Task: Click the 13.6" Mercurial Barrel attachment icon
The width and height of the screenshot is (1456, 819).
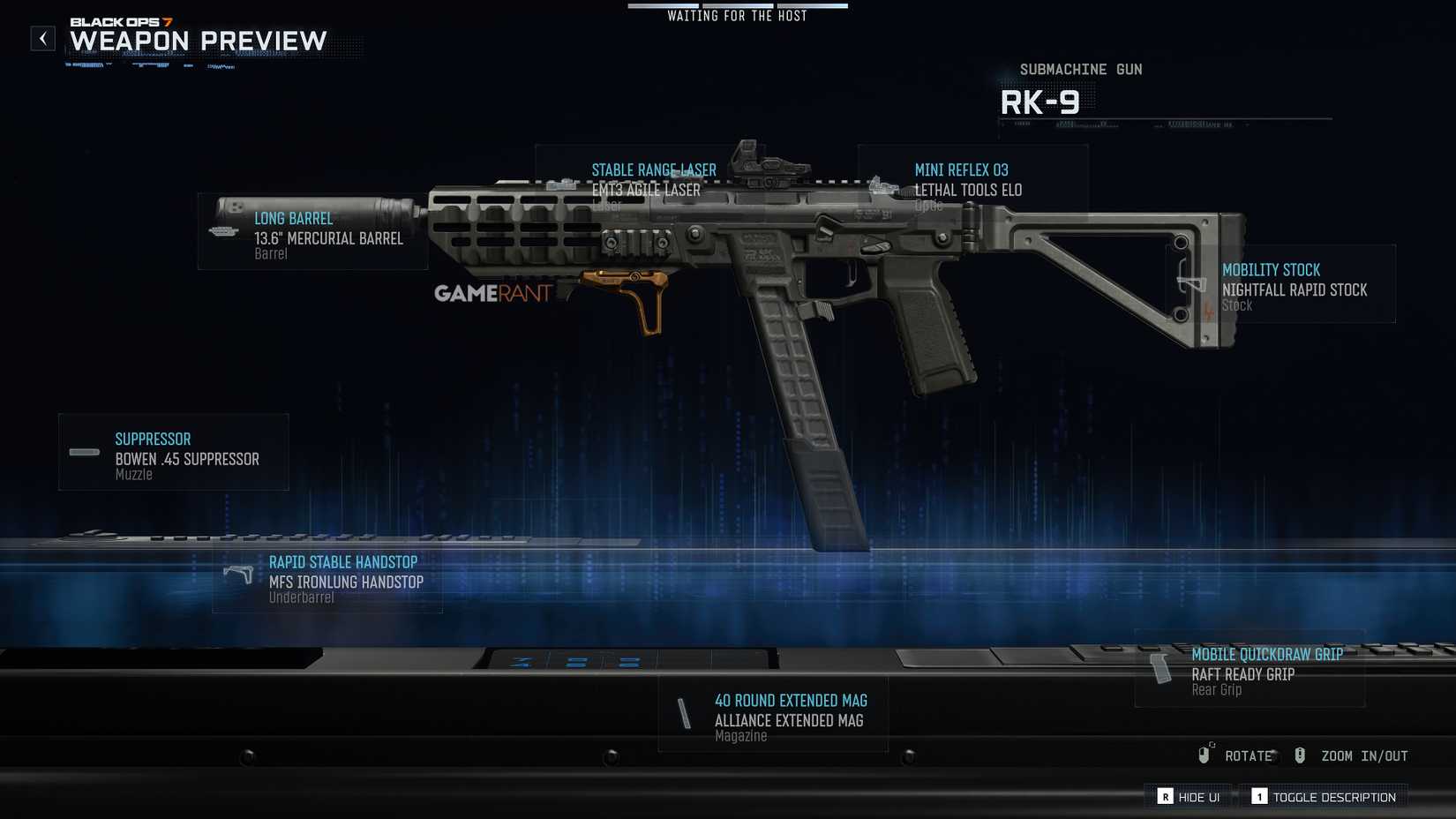Action: tap(222, 231)
